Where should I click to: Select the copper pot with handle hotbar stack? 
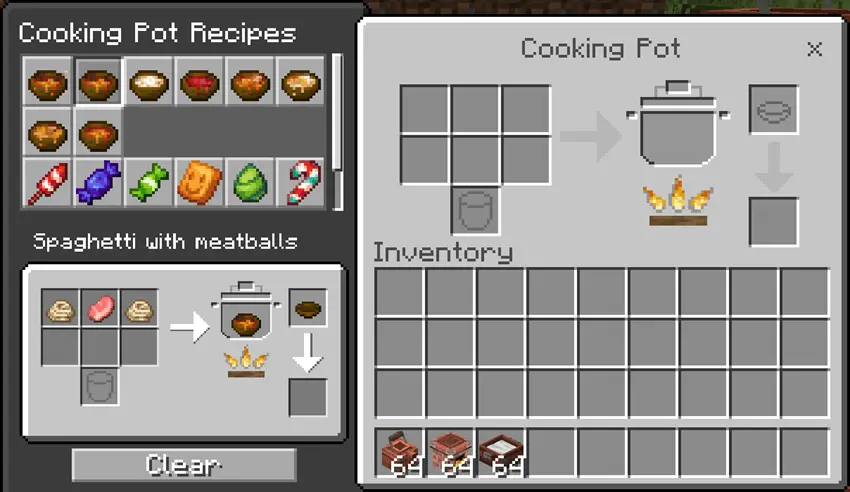click(400, 453)
